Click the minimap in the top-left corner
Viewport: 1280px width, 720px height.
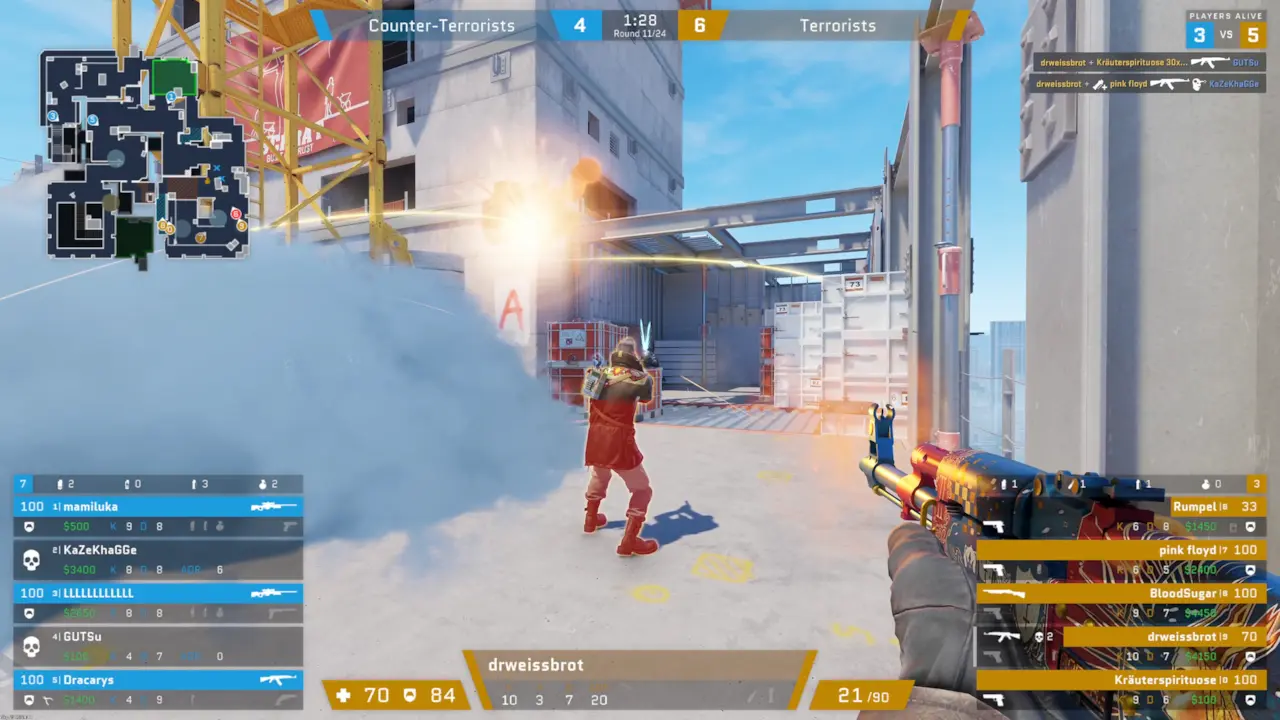140,155
